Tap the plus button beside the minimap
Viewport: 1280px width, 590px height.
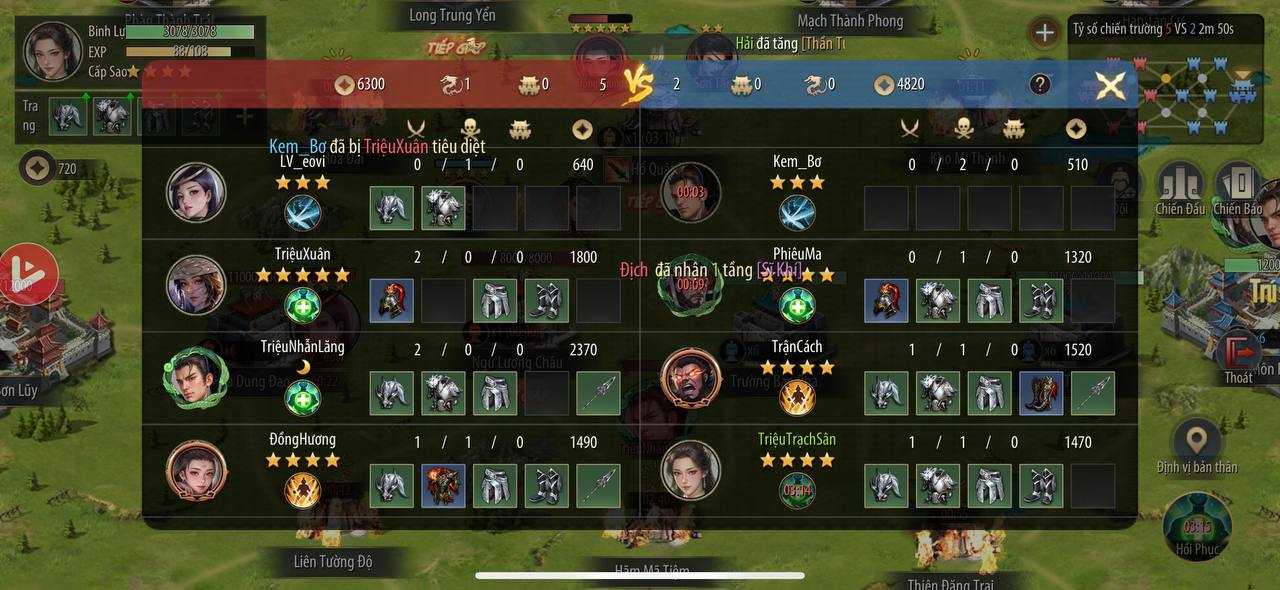pos(1045,32)
